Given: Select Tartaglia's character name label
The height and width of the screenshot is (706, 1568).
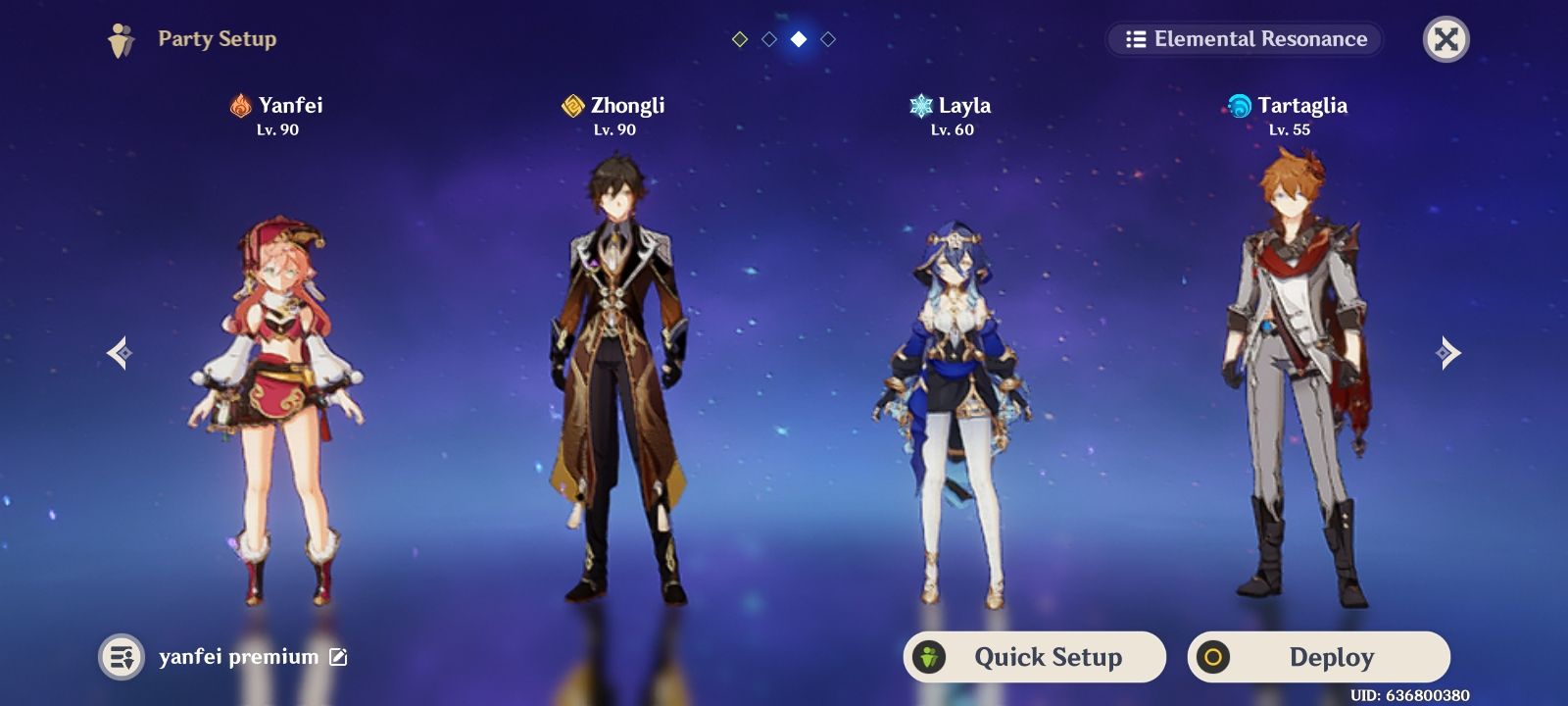Looking at the screenshot, I should pyautogui.click(x=1304, y=105).
